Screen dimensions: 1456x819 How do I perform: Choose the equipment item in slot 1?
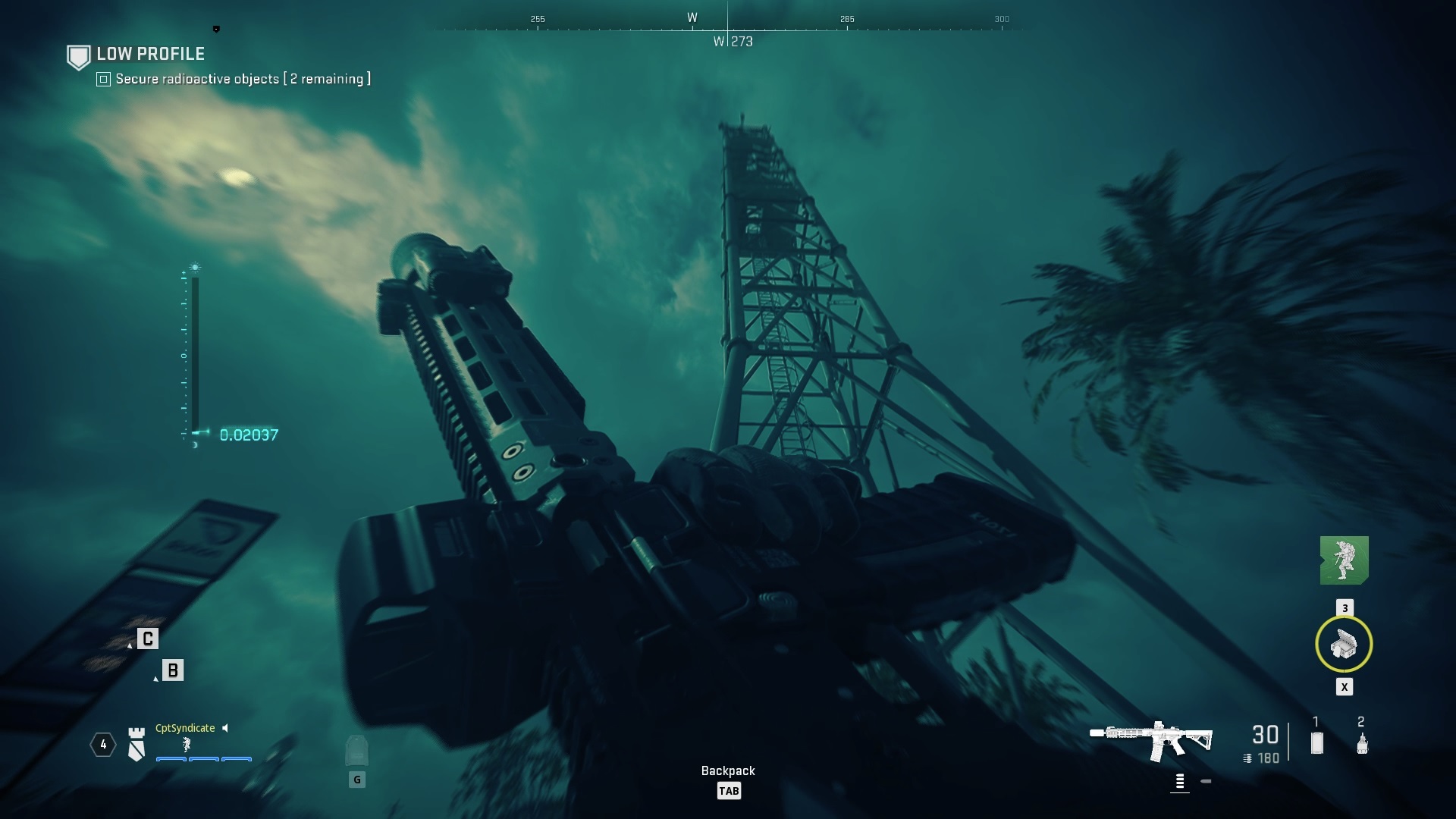[1317, 742]
